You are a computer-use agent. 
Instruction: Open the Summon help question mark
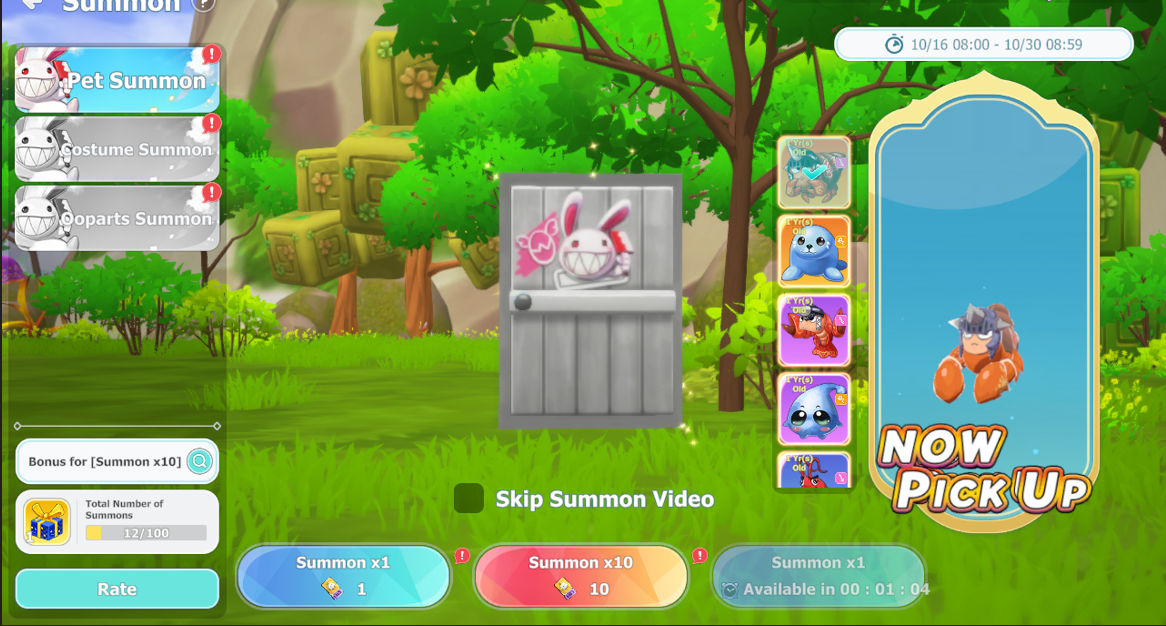coord(203,4)
